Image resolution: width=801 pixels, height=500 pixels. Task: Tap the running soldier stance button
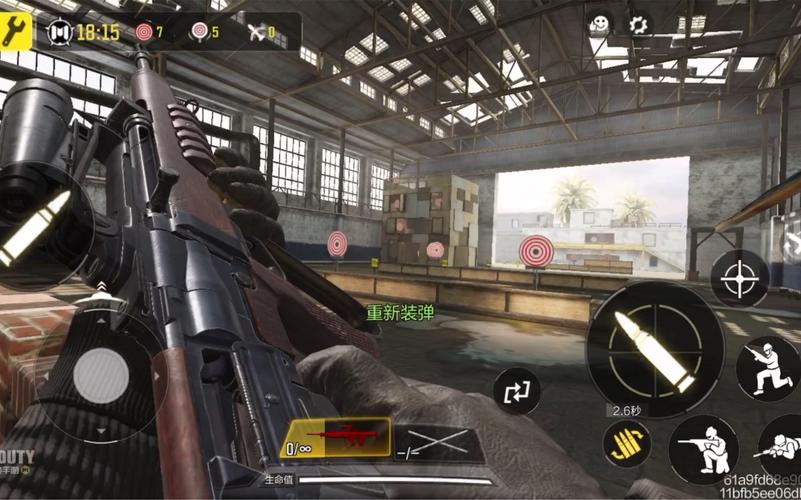pos(767,367)
